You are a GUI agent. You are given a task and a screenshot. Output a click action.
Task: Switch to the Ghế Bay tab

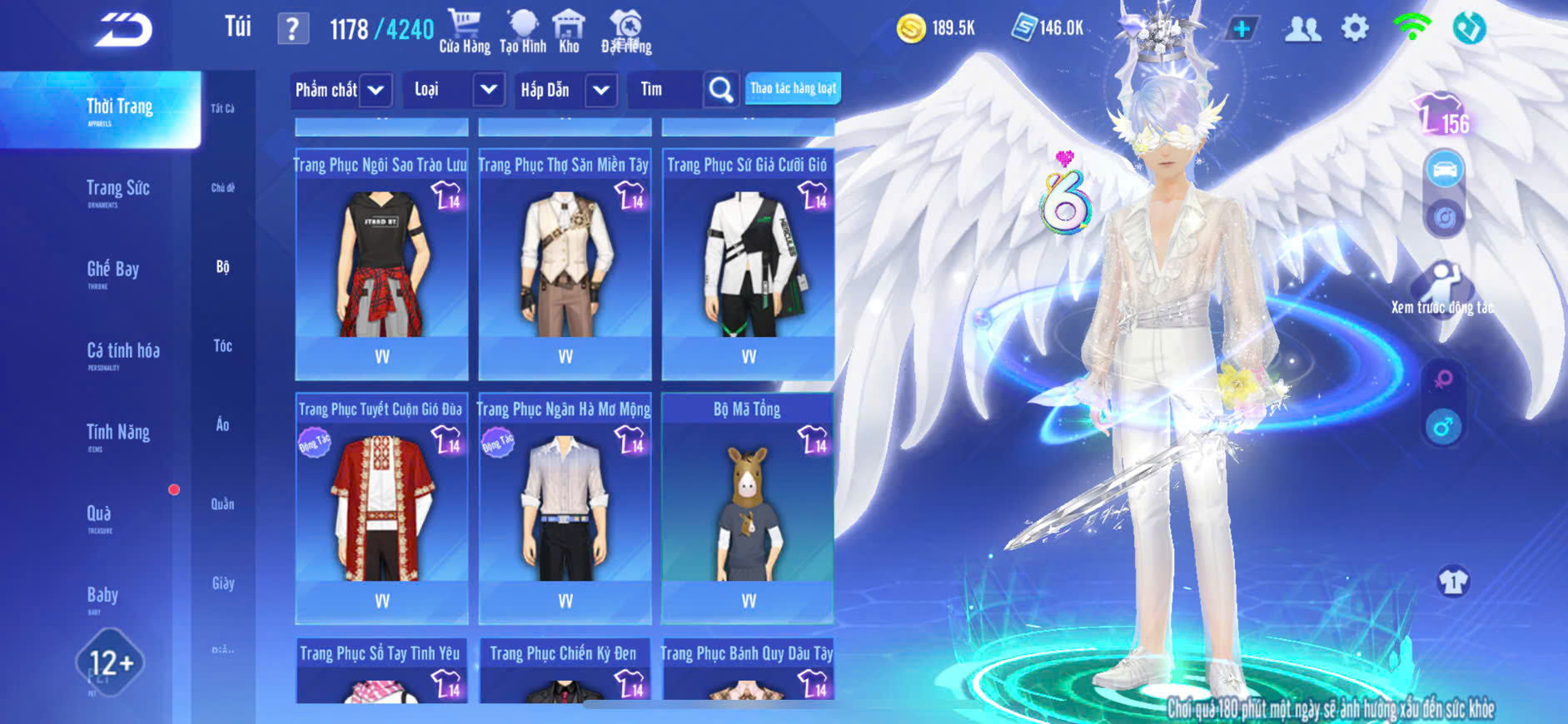(x=112, y=271)
